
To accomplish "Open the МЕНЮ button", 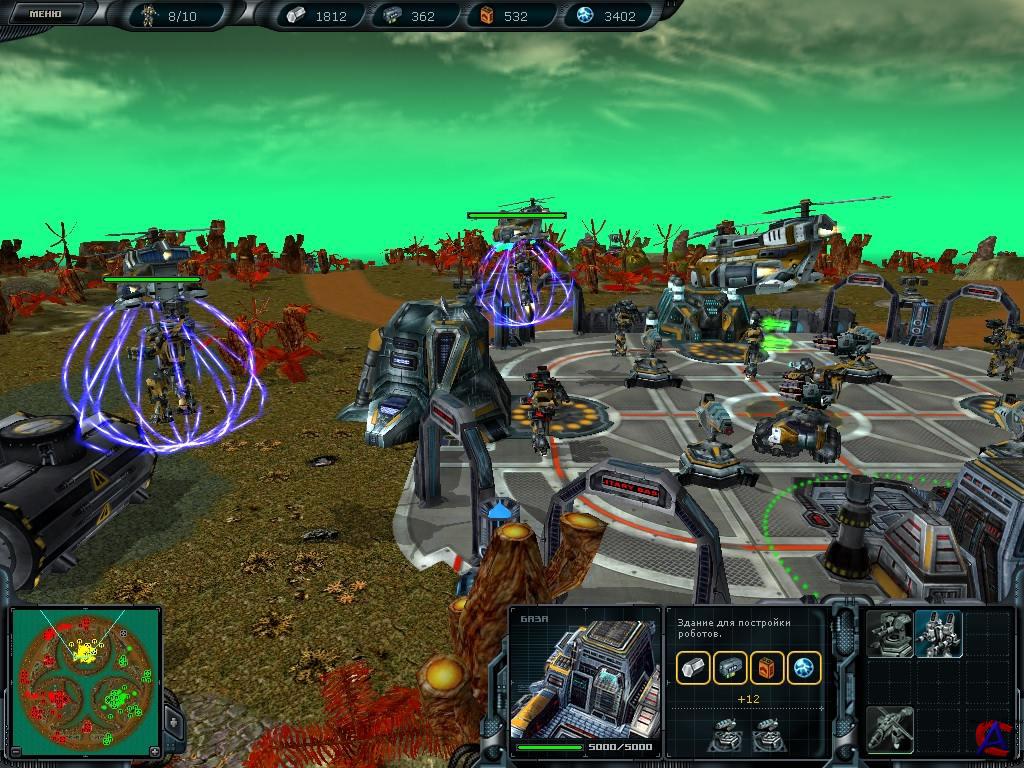I will (45, 14).
